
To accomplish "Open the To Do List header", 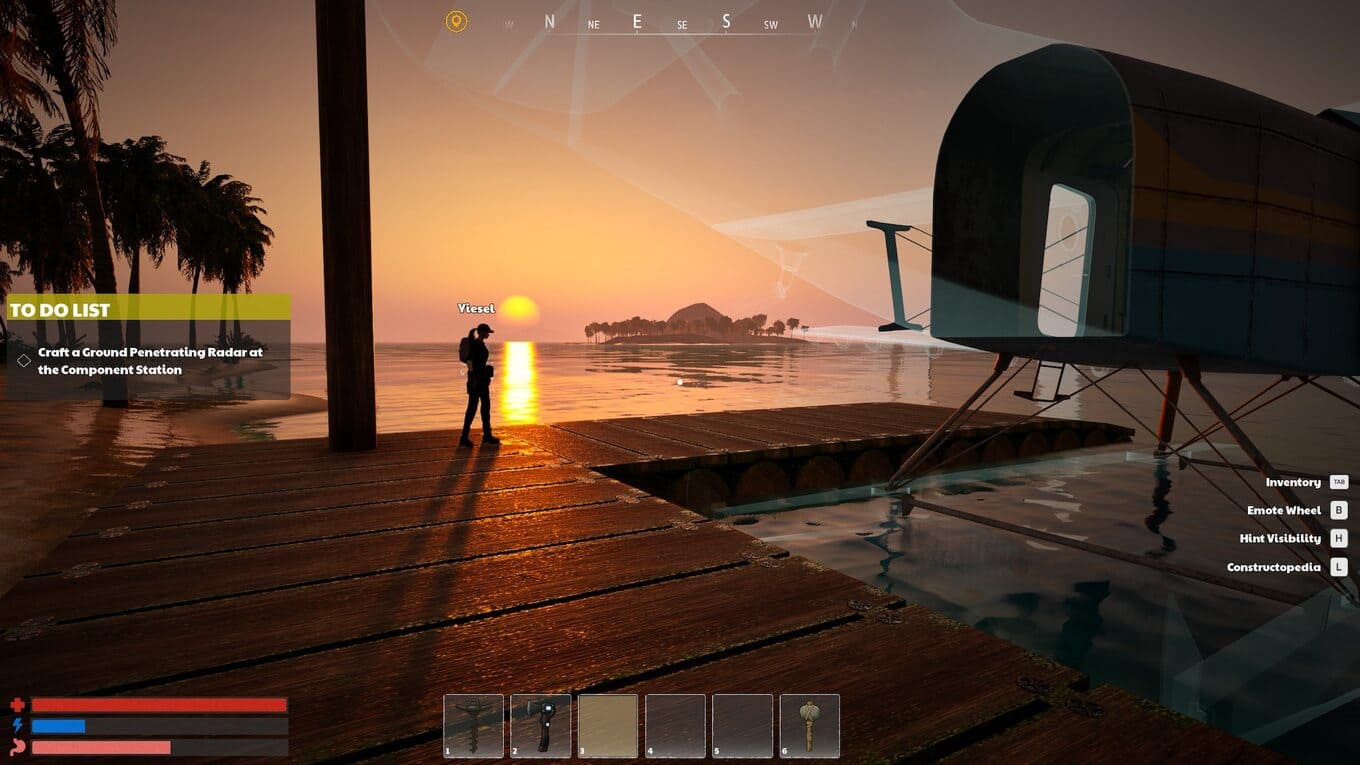I will pos(148,309).
